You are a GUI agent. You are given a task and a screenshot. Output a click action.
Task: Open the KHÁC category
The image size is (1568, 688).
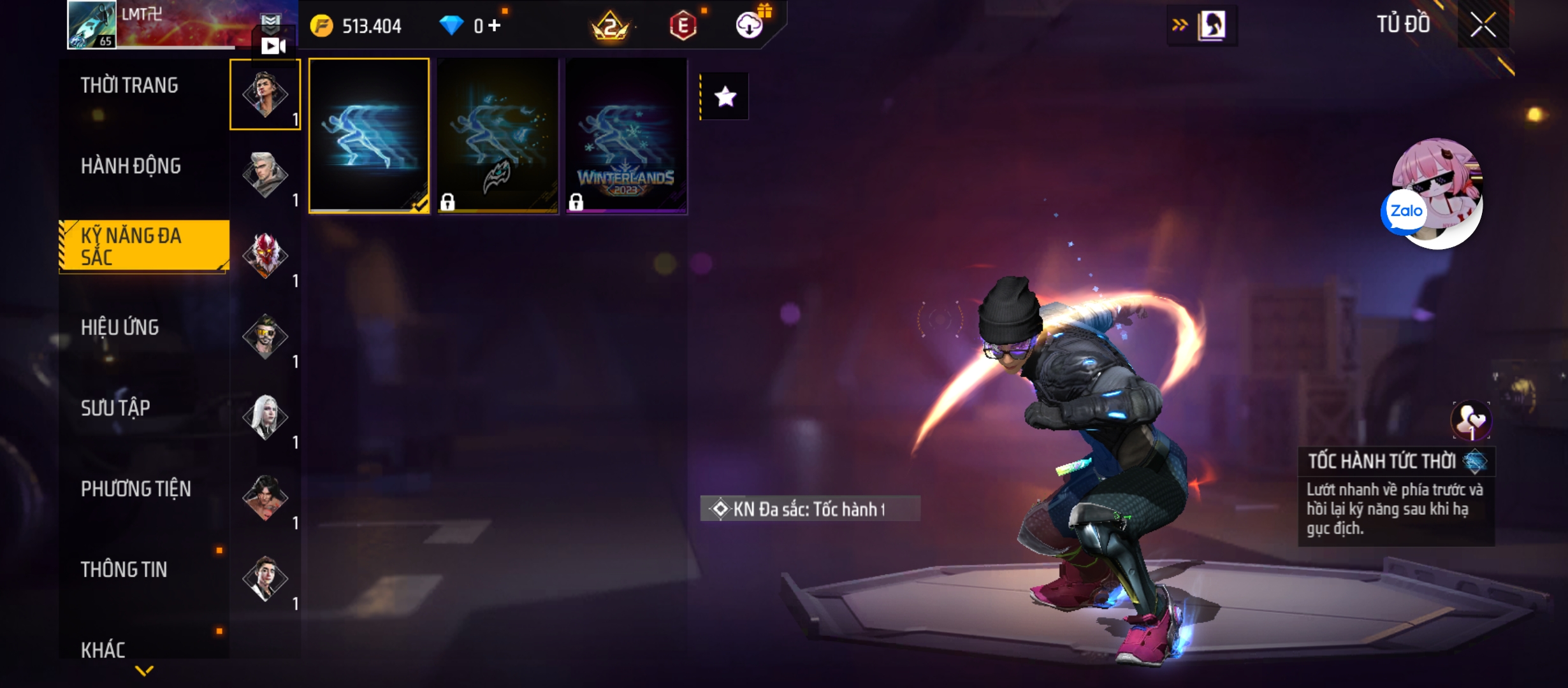click(103, 649)
